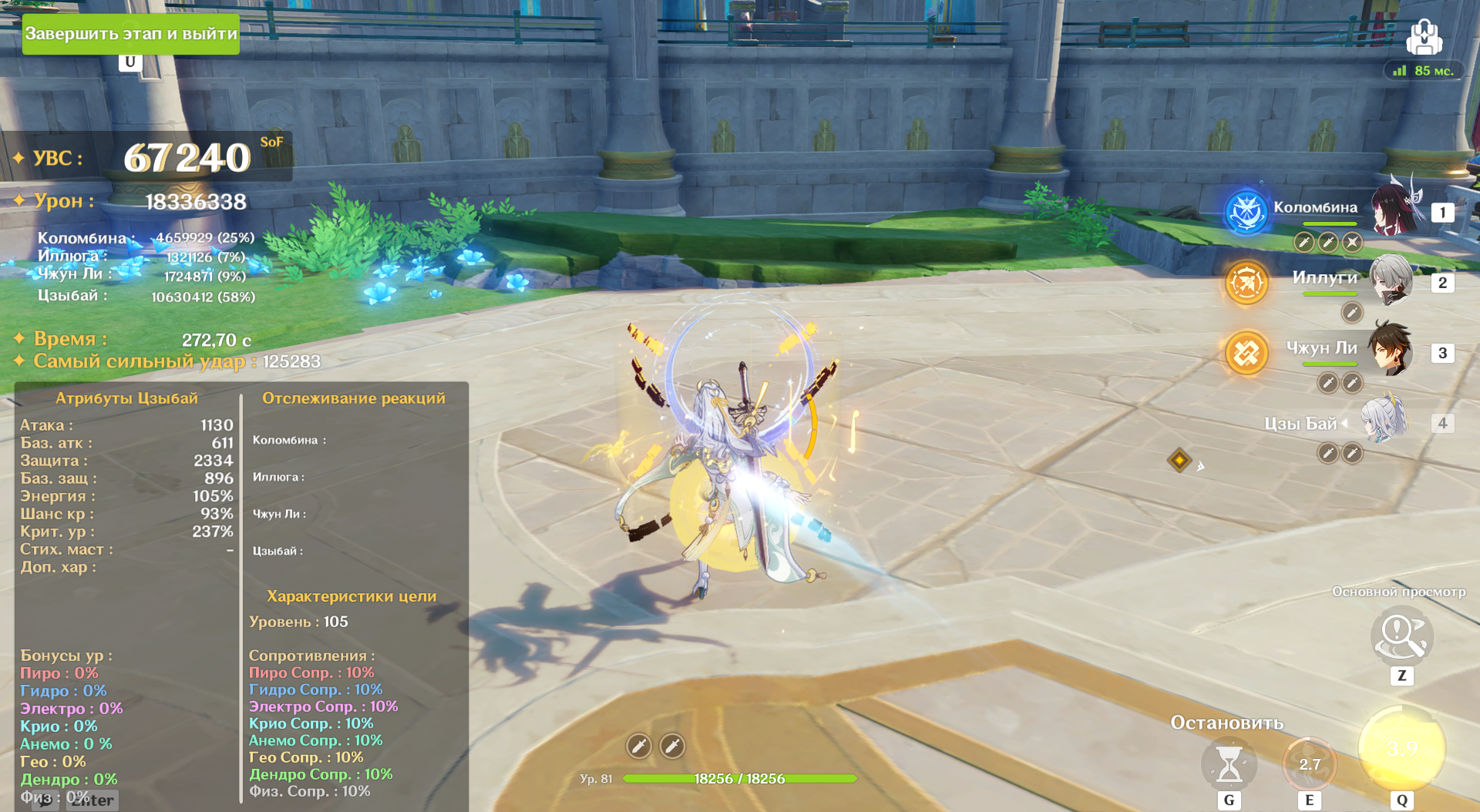Trigger the glowing yellow elemental burst icon
This screenshot has width=1480, height=812.
[1401, 749]
